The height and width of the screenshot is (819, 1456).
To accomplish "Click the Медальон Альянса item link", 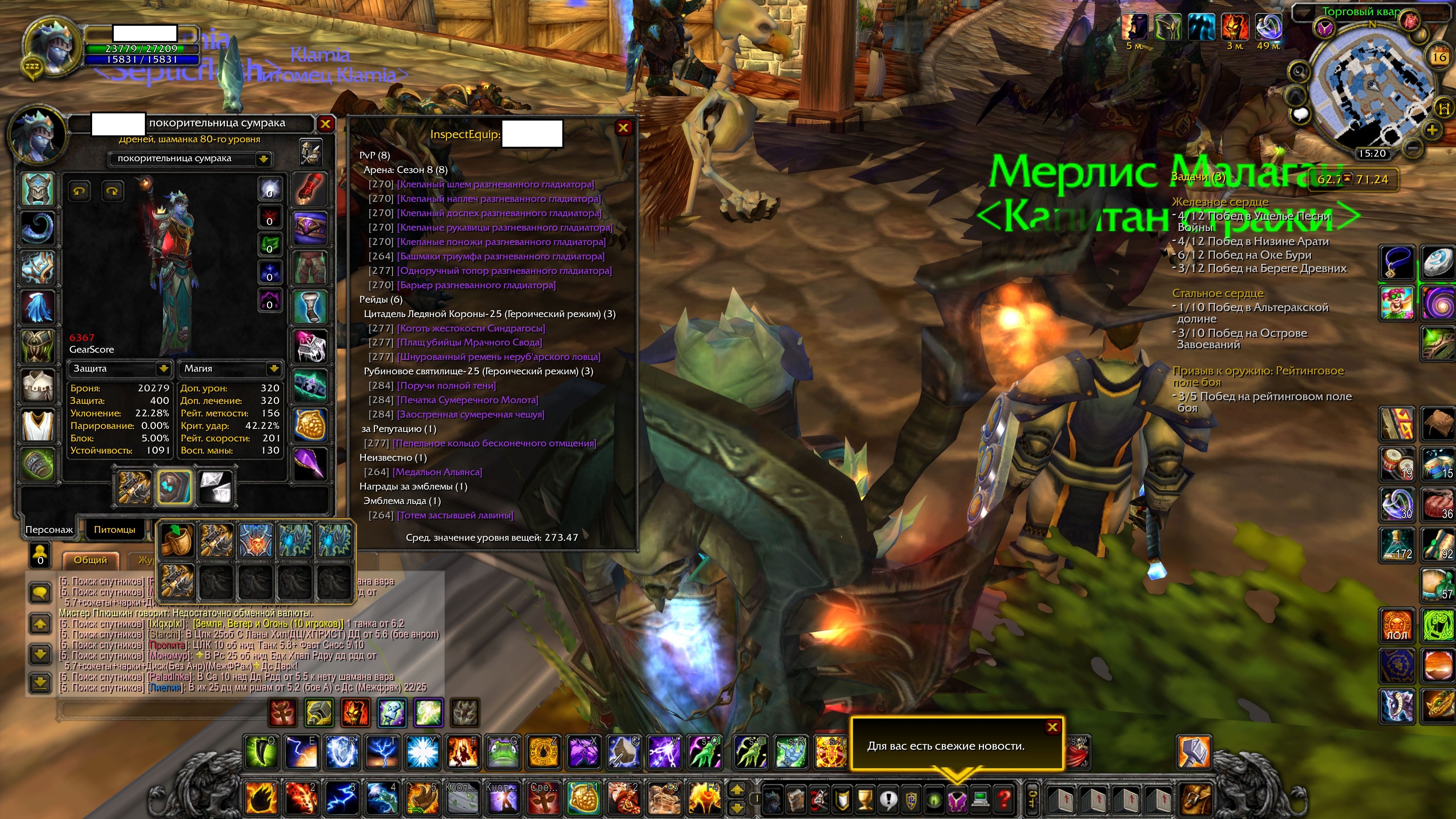I will (437, 472).
